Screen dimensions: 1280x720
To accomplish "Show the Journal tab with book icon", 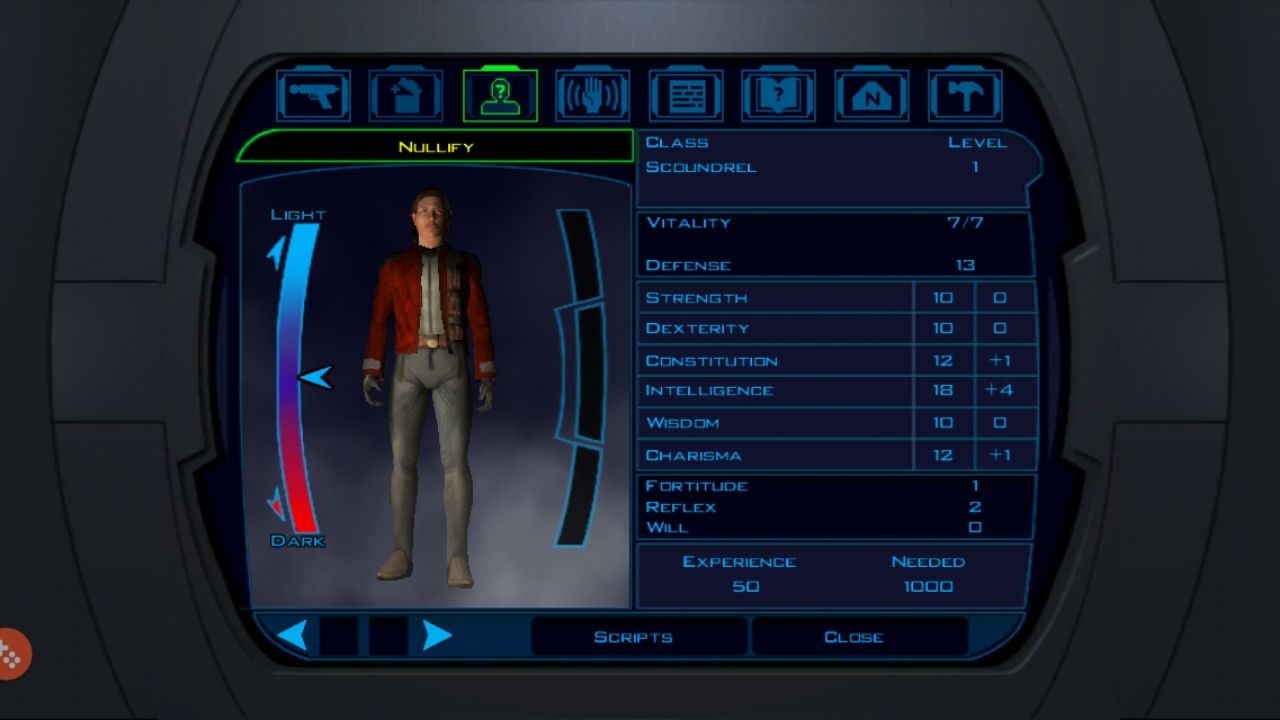I will [x=778, y=96].
